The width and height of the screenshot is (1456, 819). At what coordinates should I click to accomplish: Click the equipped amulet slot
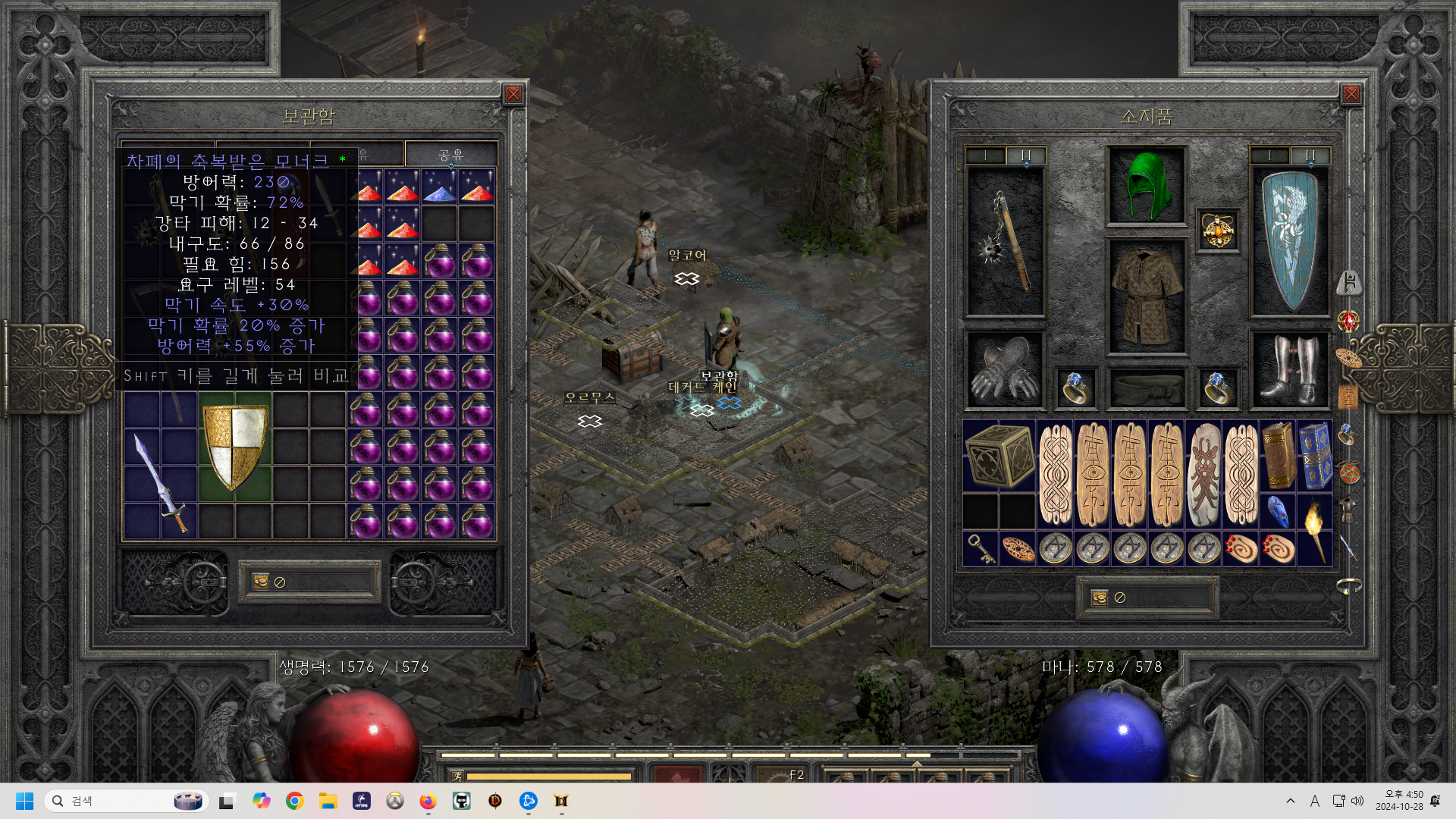click(1218, 230)
